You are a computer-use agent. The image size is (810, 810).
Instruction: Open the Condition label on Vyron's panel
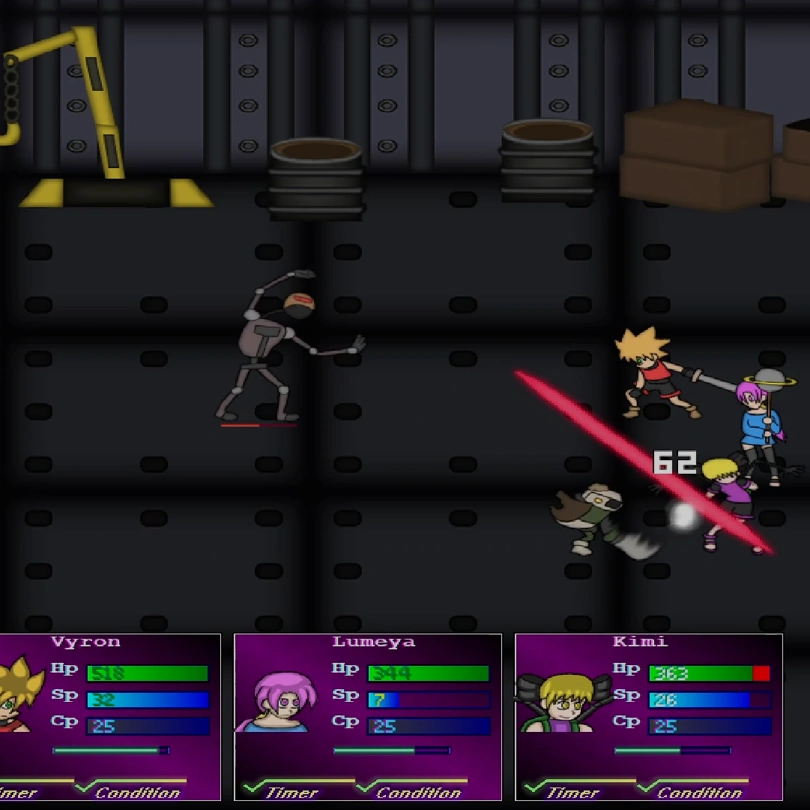point(137,792)
